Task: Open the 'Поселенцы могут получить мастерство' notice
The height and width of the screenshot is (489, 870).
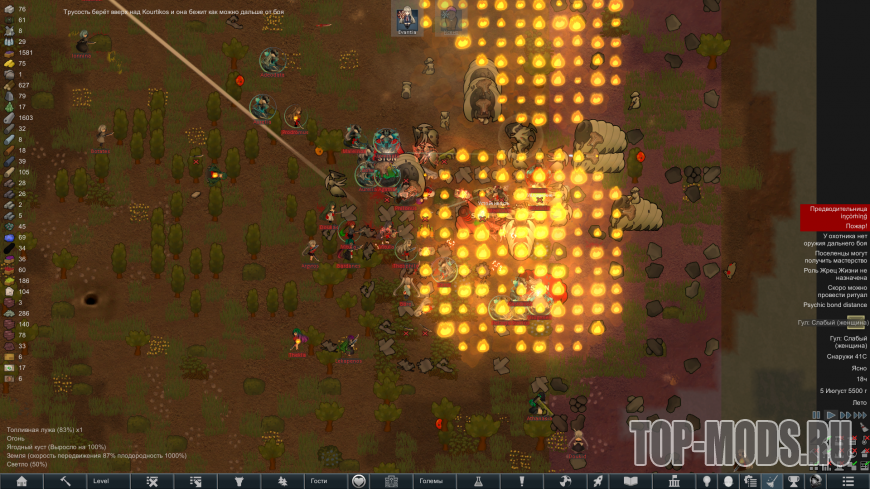Action: (835, 258)
